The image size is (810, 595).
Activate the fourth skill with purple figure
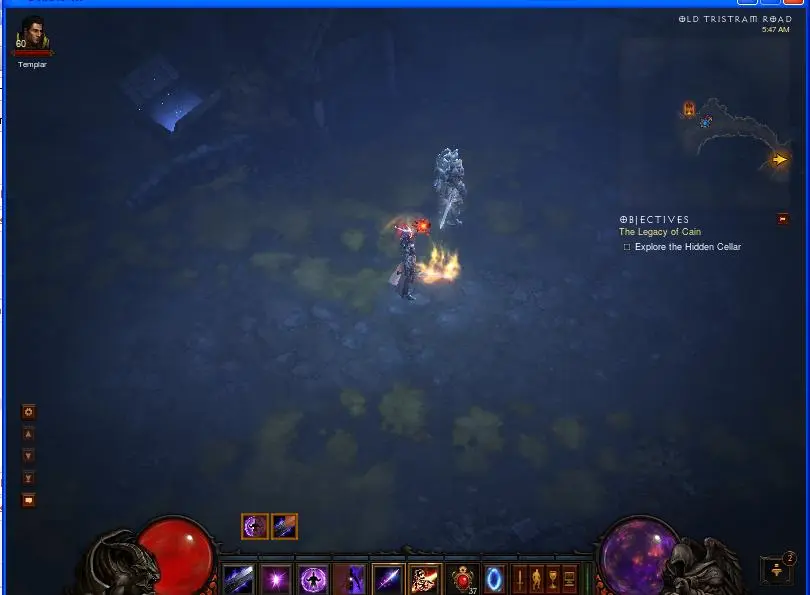pyautogui.click(x=350, y=578)
